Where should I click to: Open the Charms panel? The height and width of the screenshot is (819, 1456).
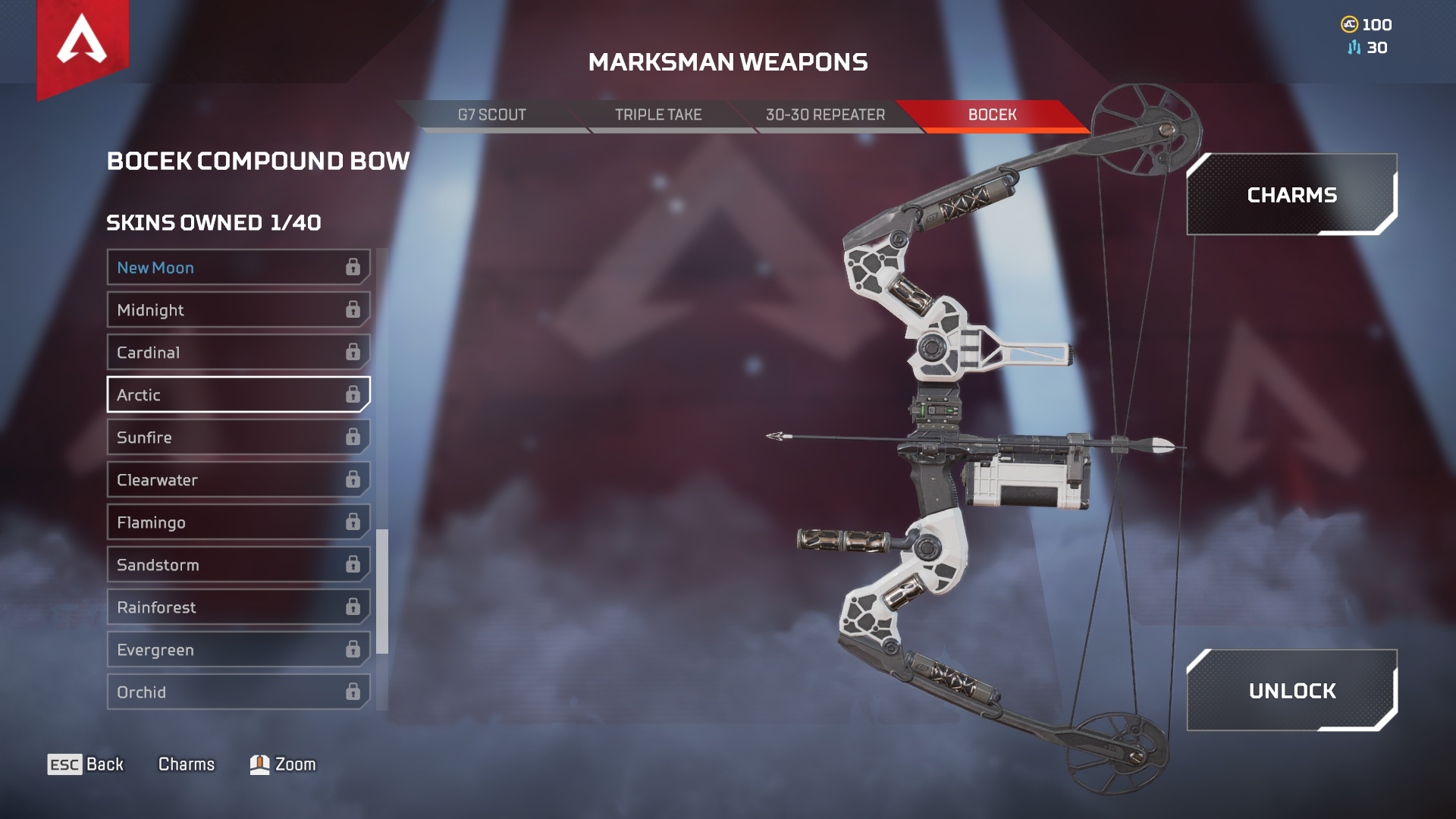1291,195
